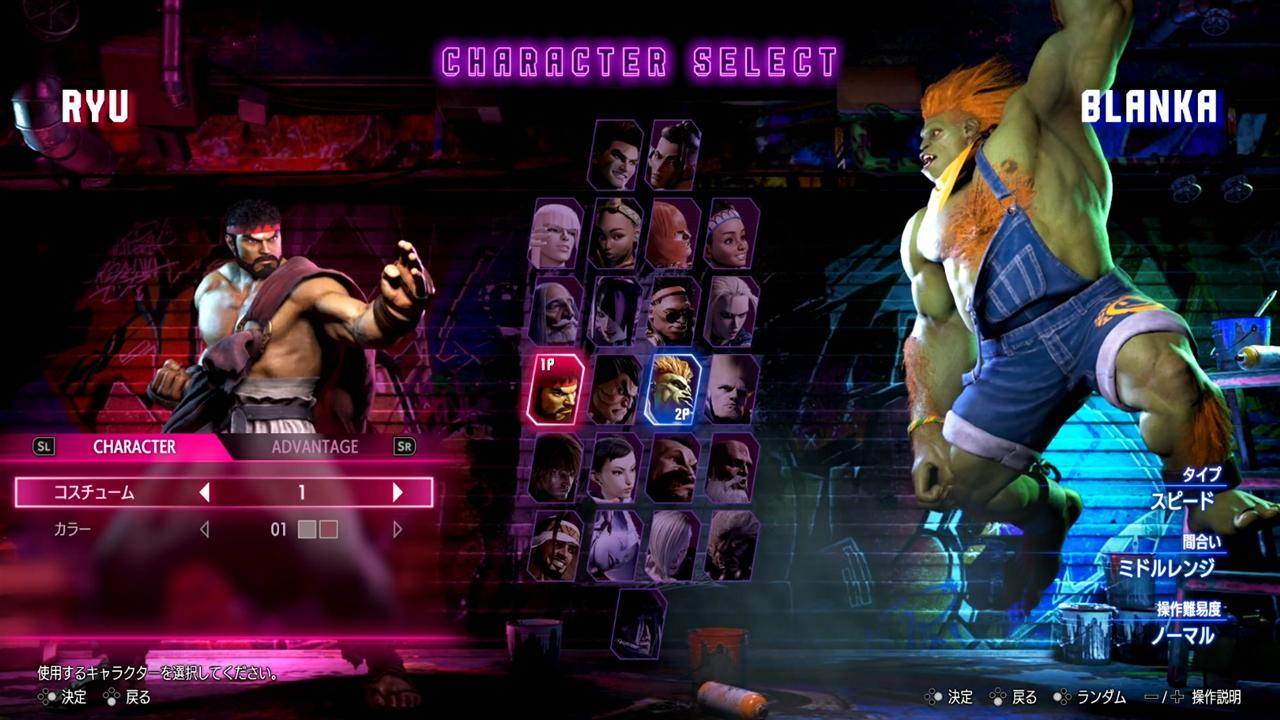
Task: Select Cammy's portrait
Action: click(x=731, y=311)
